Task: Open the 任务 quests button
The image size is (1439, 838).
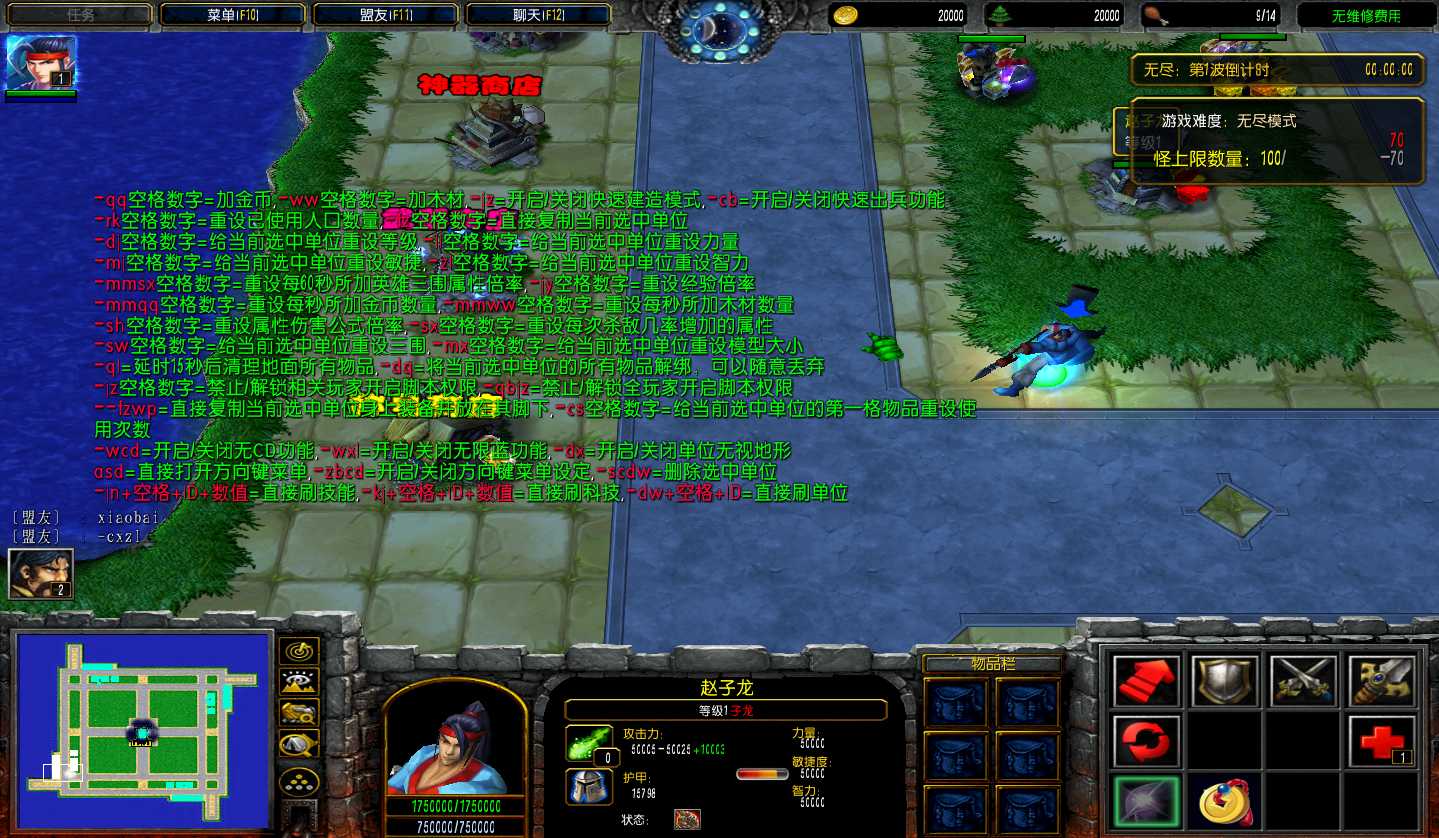Action: click(80, 15)
